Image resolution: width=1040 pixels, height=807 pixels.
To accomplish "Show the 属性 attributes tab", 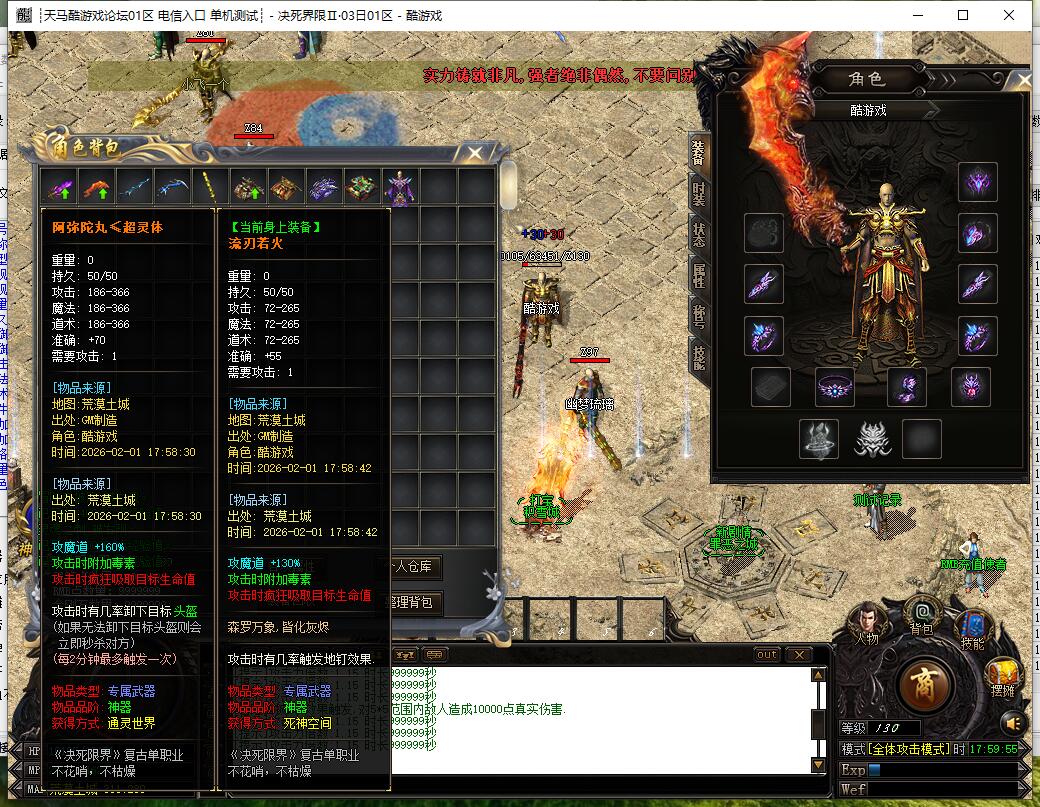I will (698, 272).
